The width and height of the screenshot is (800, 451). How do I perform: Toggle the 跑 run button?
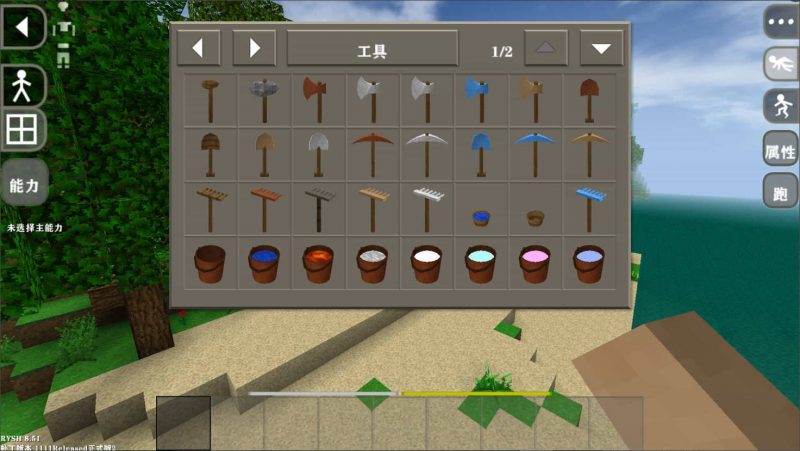coord(781,192)
